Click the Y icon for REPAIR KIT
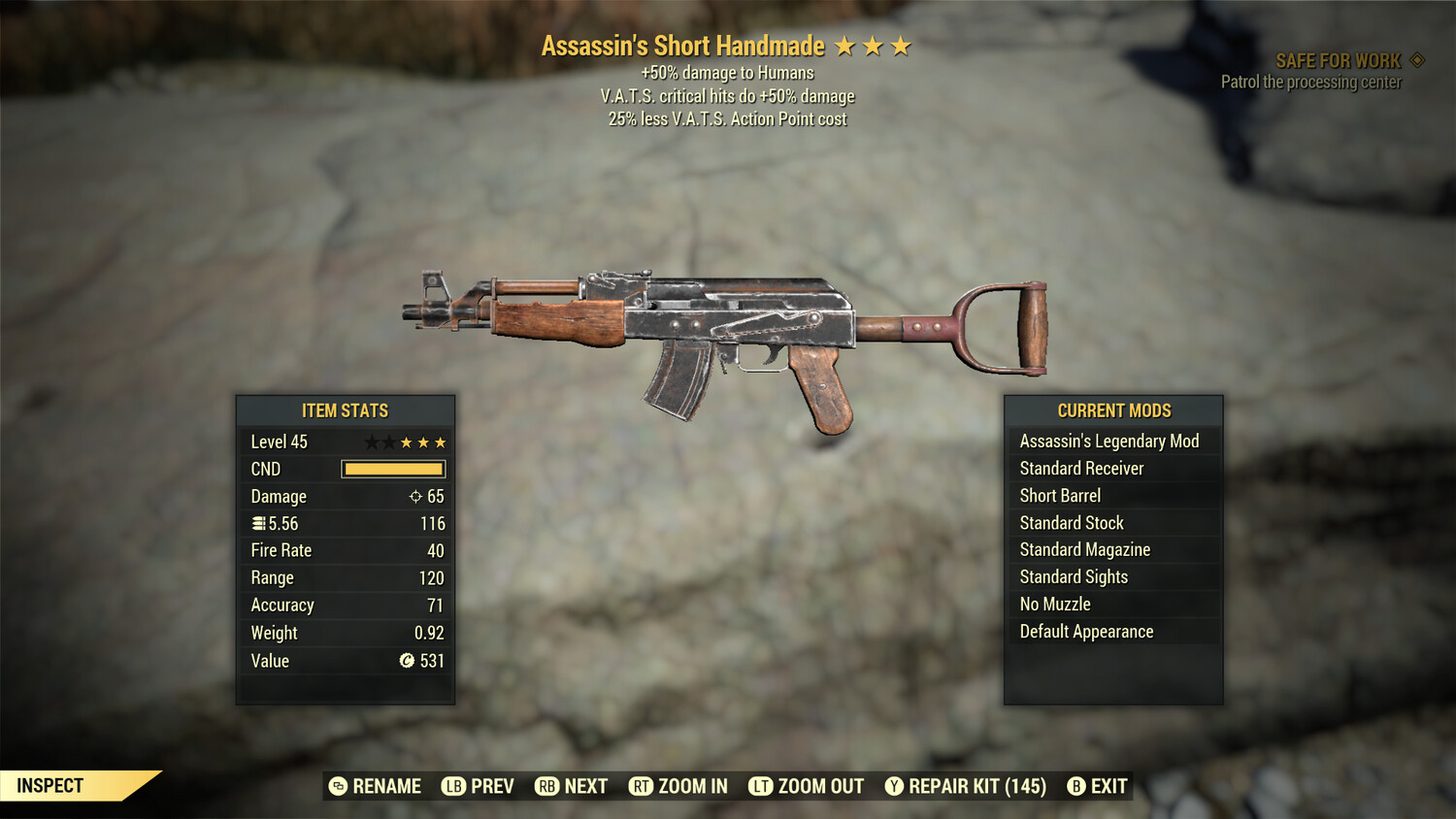This screenshot has width=1456, height=819. click(894, 786)
